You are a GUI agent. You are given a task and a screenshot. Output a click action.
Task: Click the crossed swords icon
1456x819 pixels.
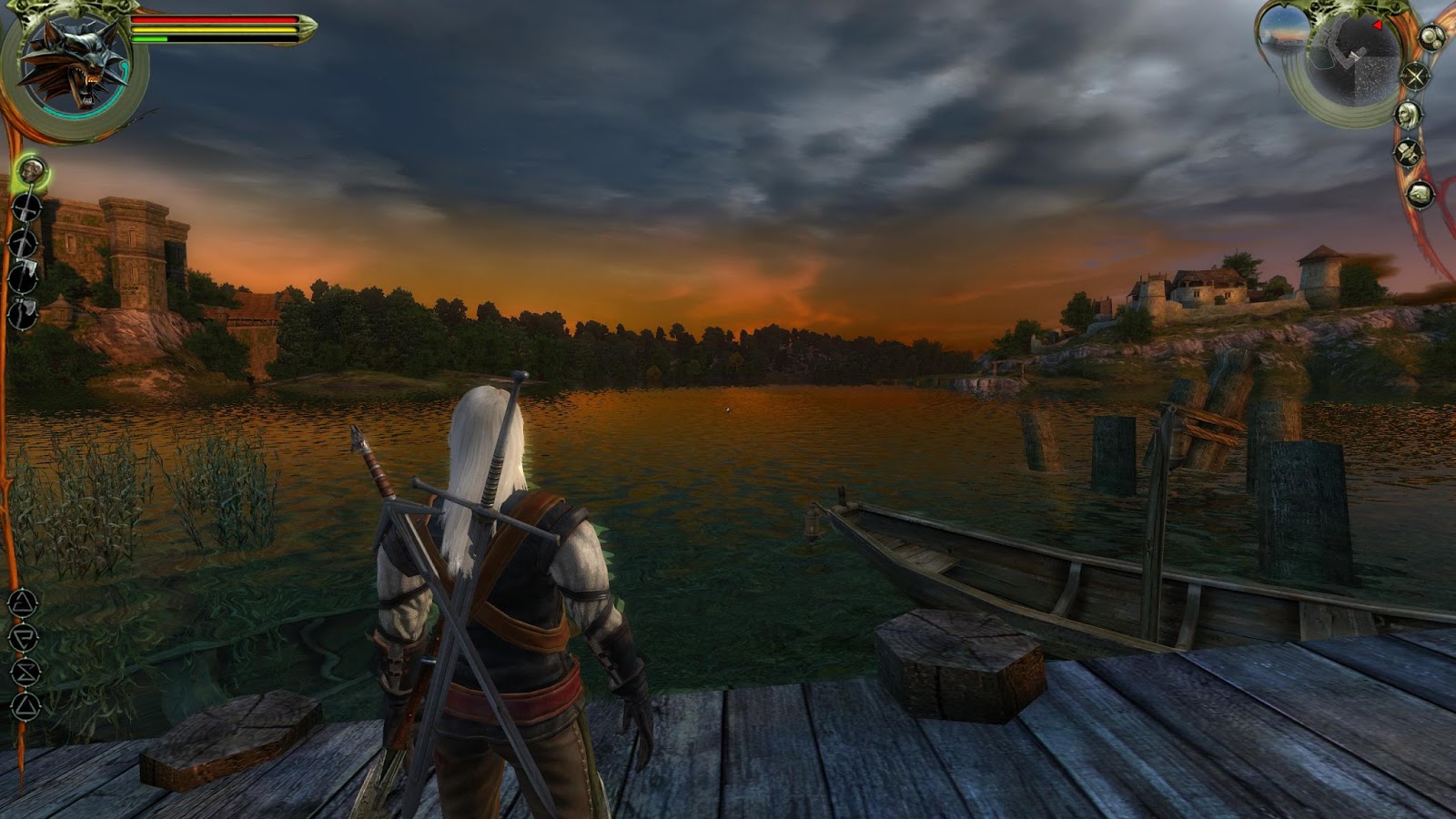(x=1416, y=76)
